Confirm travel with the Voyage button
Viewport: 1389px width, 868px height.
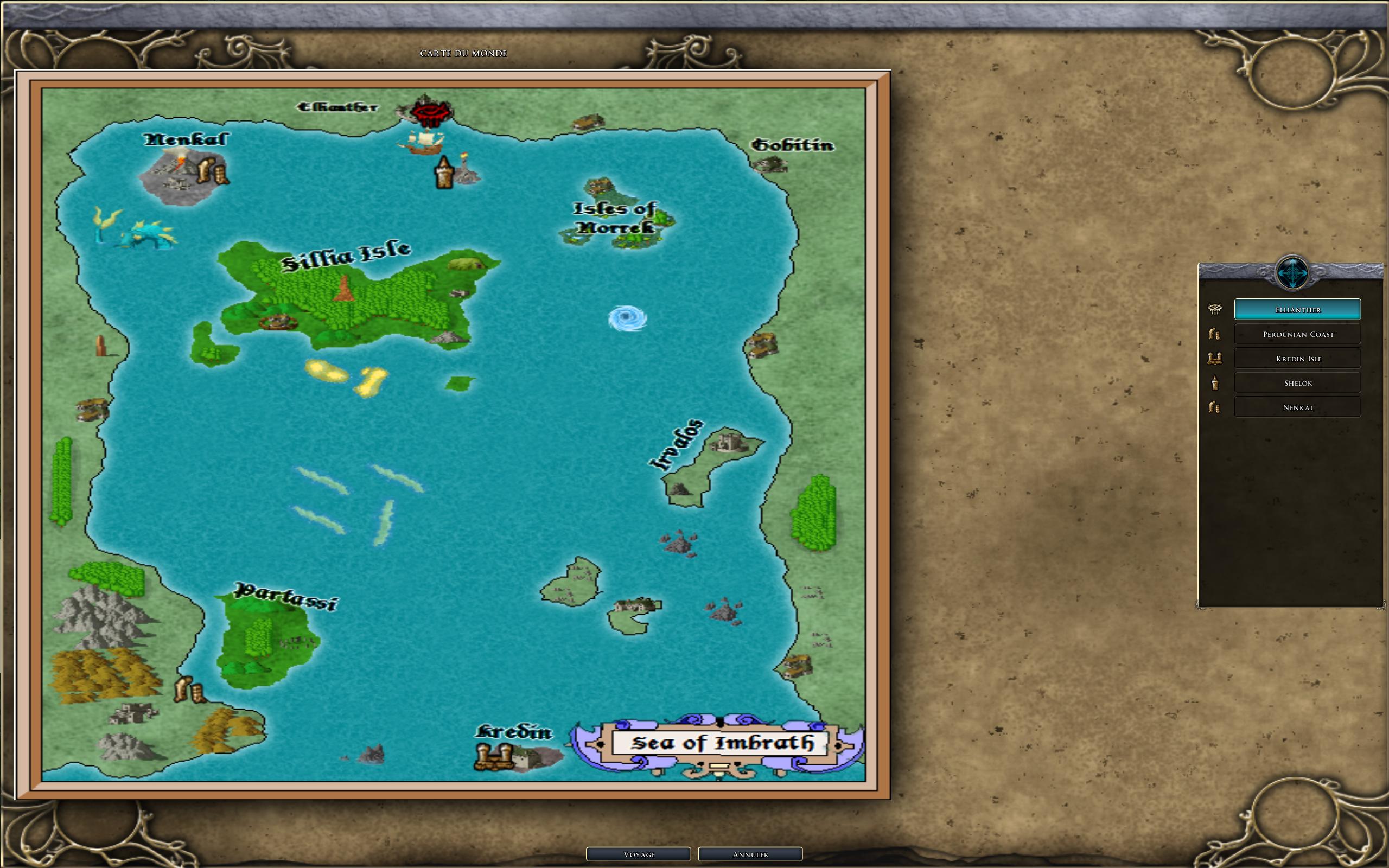(x=638, y=854)
